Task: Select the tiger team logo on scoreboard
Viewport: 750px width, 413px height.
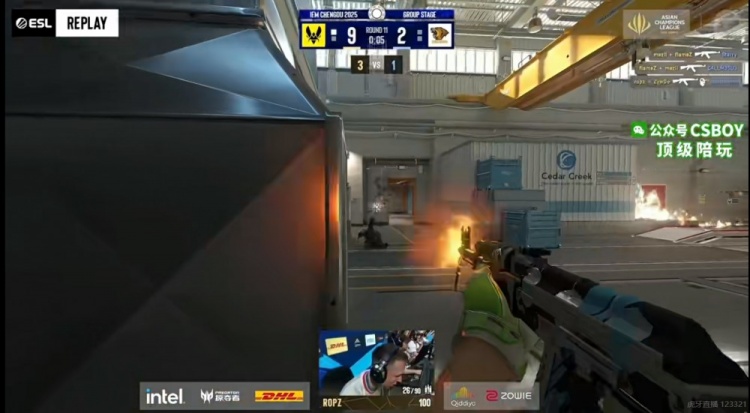Action: pyautogui.click(x=438, y=35)
